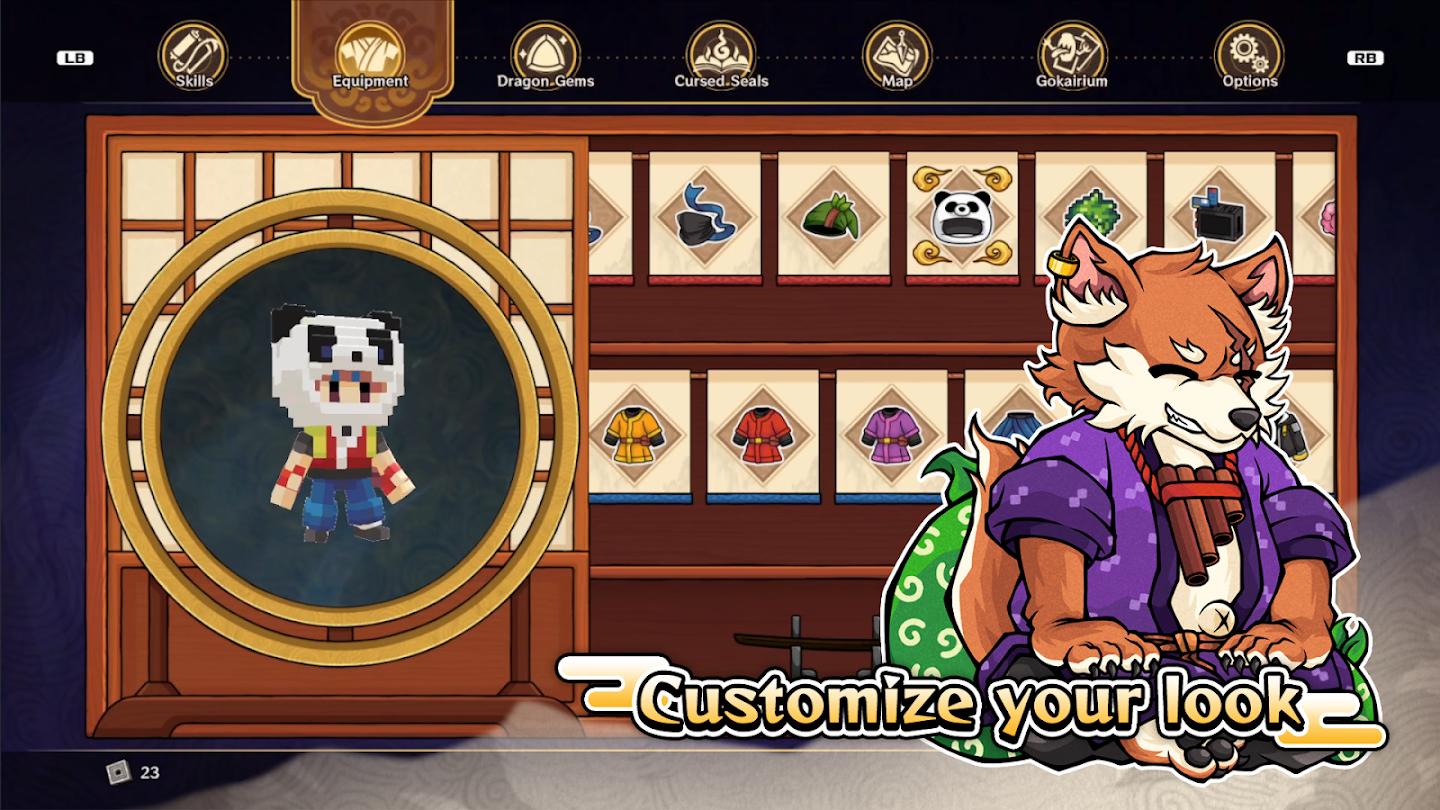
Task: Open the Map tab
Action: click(897, 57)
